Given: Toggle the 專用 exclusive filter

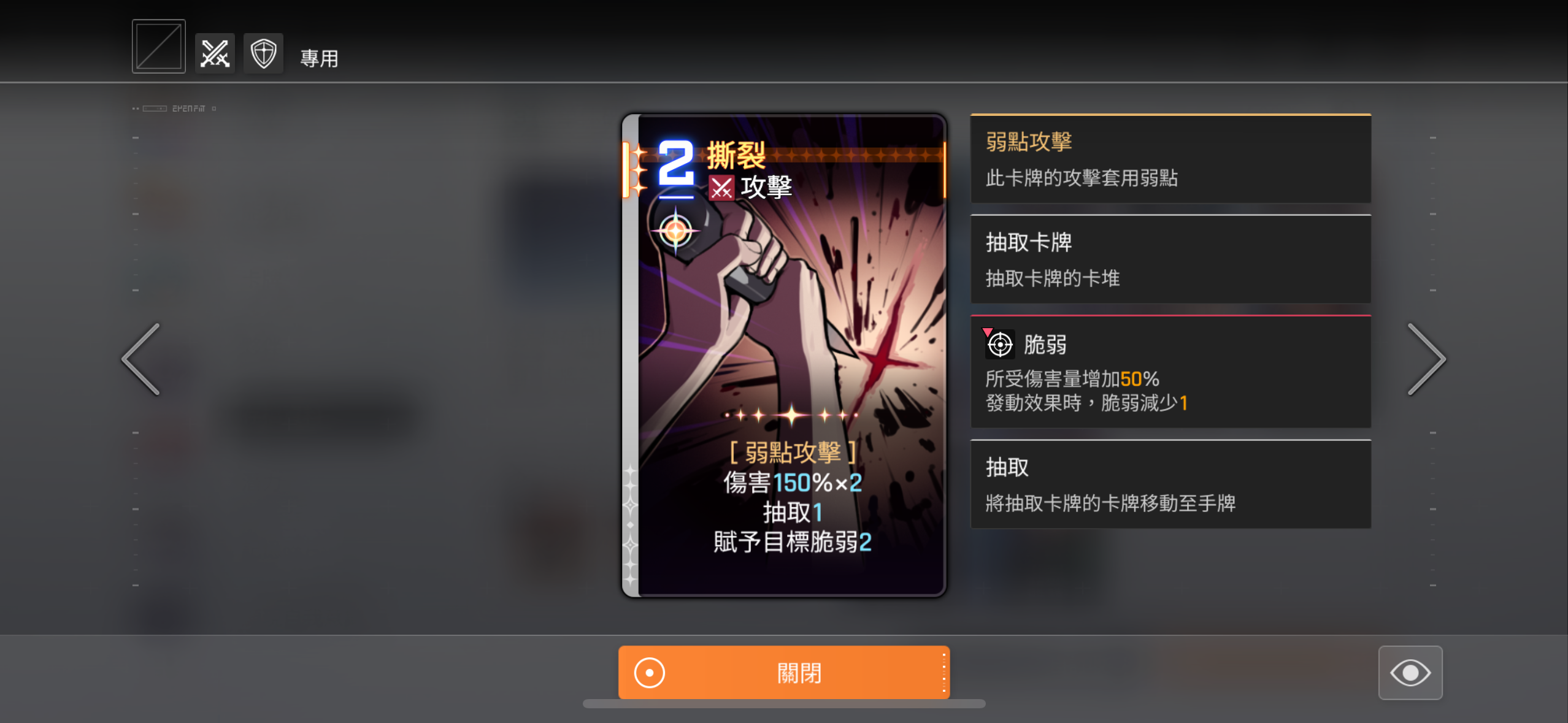Looking at the screenshot, I should [x=319, y=59].
